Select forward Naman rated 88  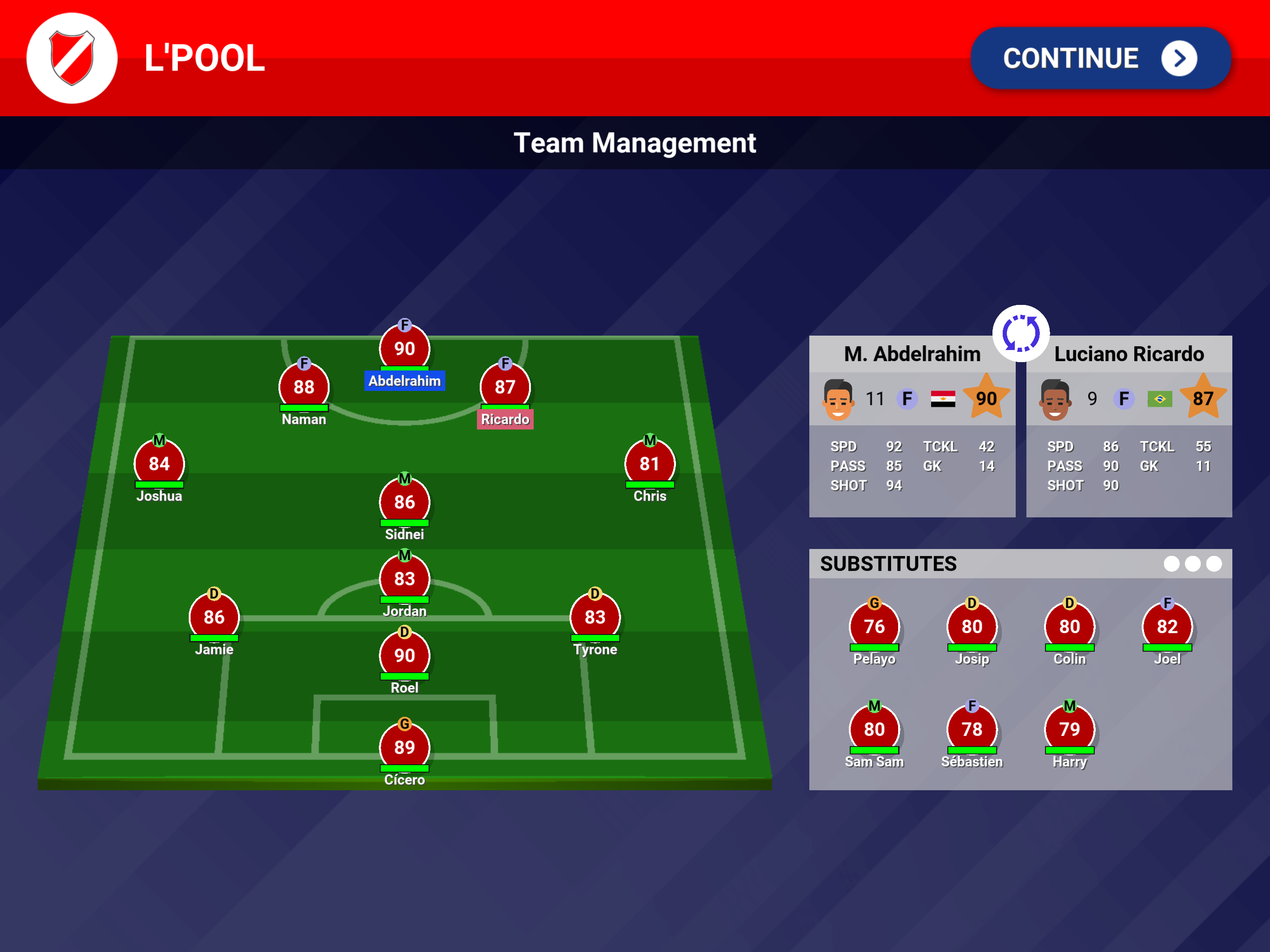point(304,387)
